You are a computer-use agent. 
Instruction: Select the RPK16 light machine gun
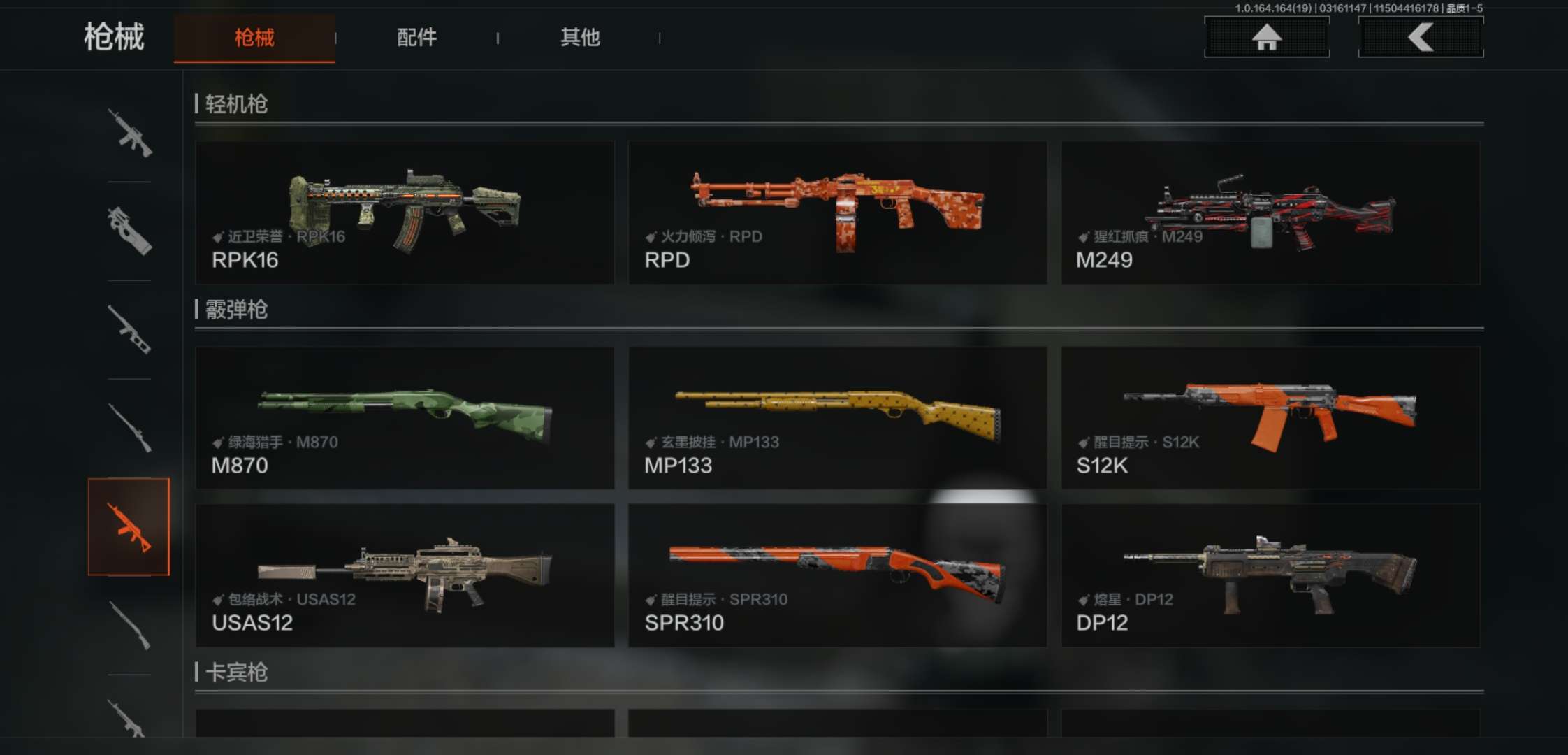(x=405, y=213)
